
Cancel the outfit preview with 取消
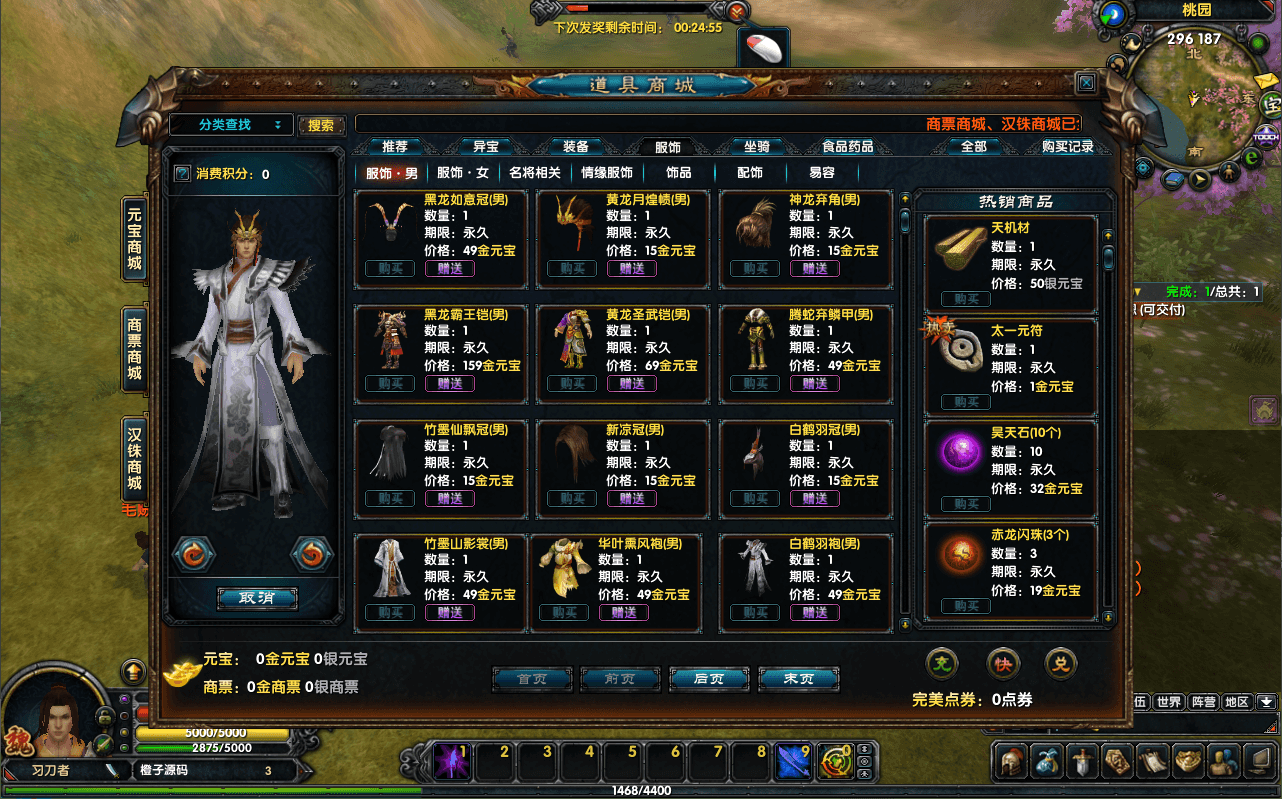pos(257,598)
